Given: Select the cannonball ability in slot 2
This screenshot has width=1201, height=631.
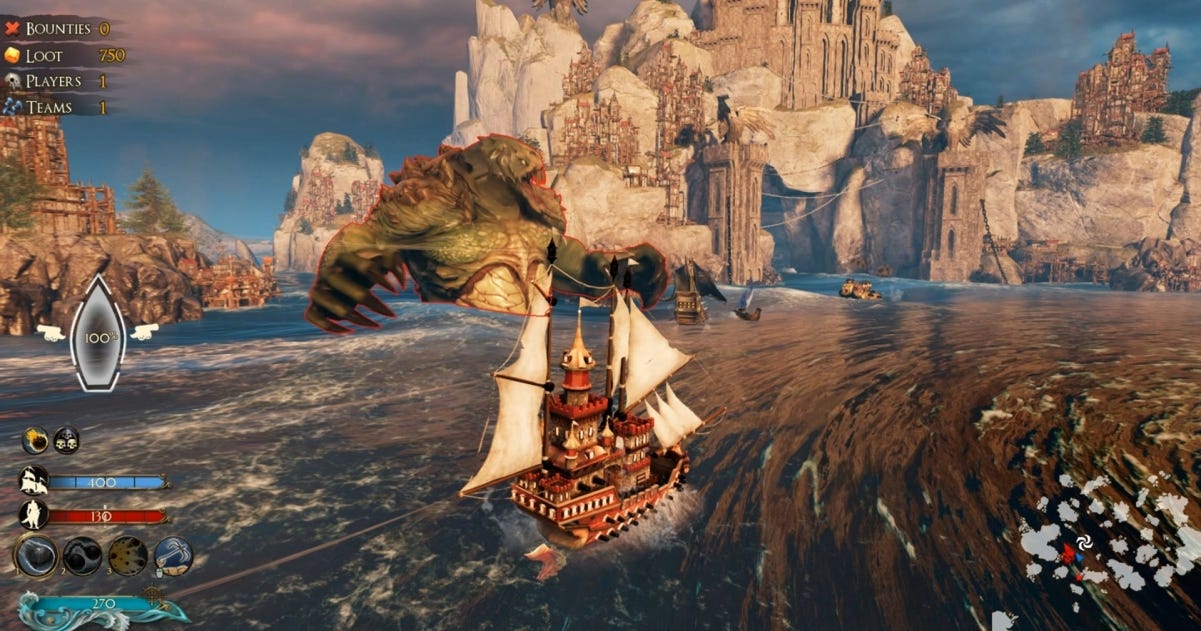Looking at the screenshot, I should [82, 555].
